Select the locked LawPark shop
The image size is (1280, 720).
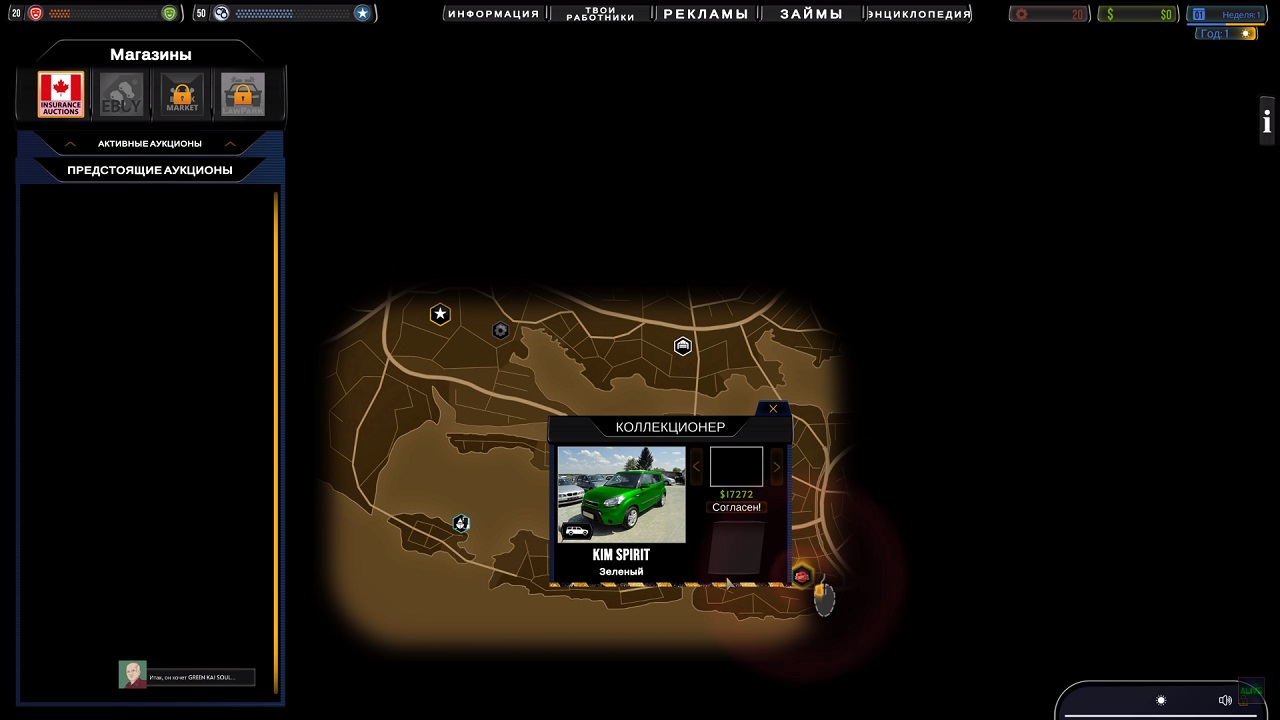tap(243, 94)
